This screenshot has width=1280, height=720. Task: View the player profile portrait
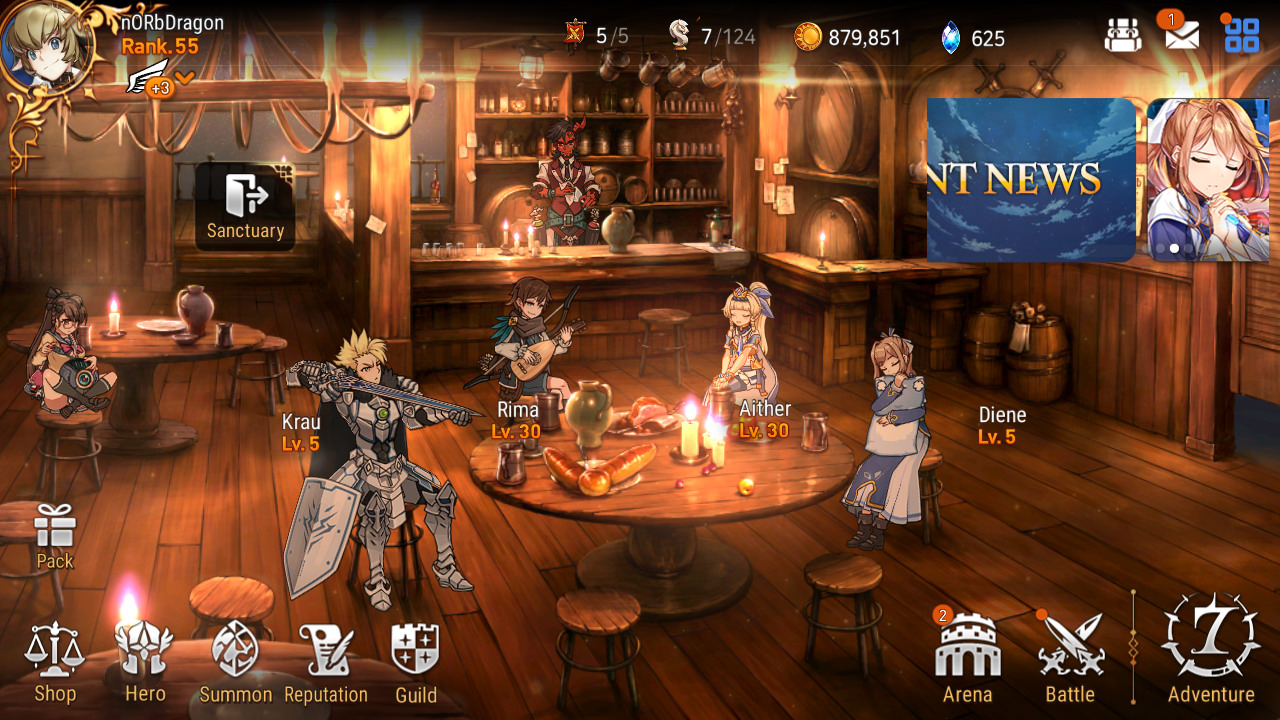[x=47, y=45]
